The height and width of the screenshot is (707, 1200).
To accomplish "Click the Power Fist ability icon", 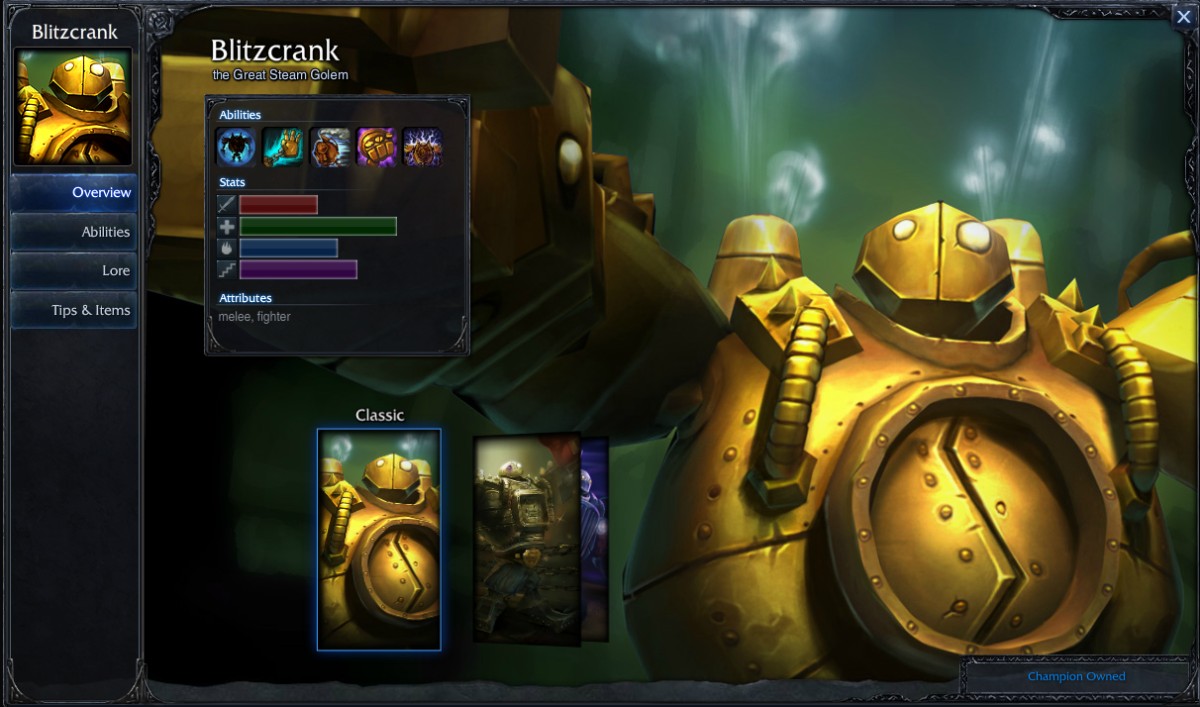I will [377, 147].
